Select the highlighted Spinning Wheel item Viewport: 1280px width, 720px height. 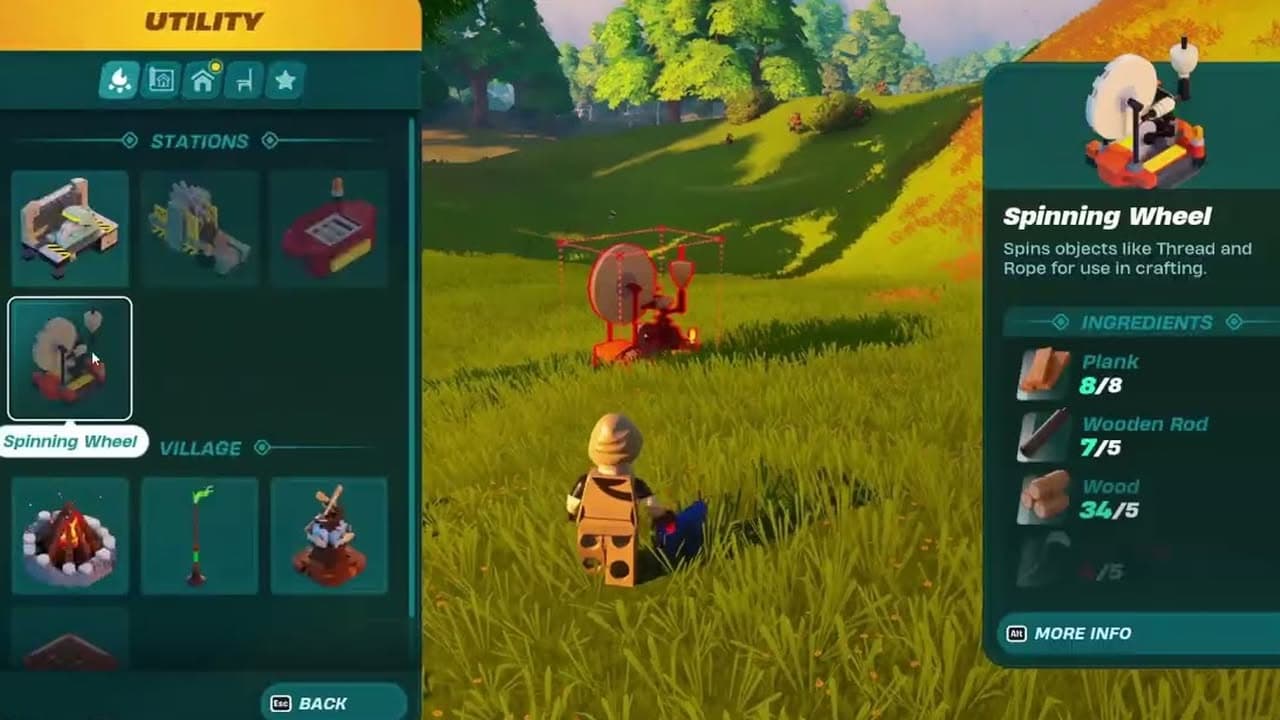point(69,357)
